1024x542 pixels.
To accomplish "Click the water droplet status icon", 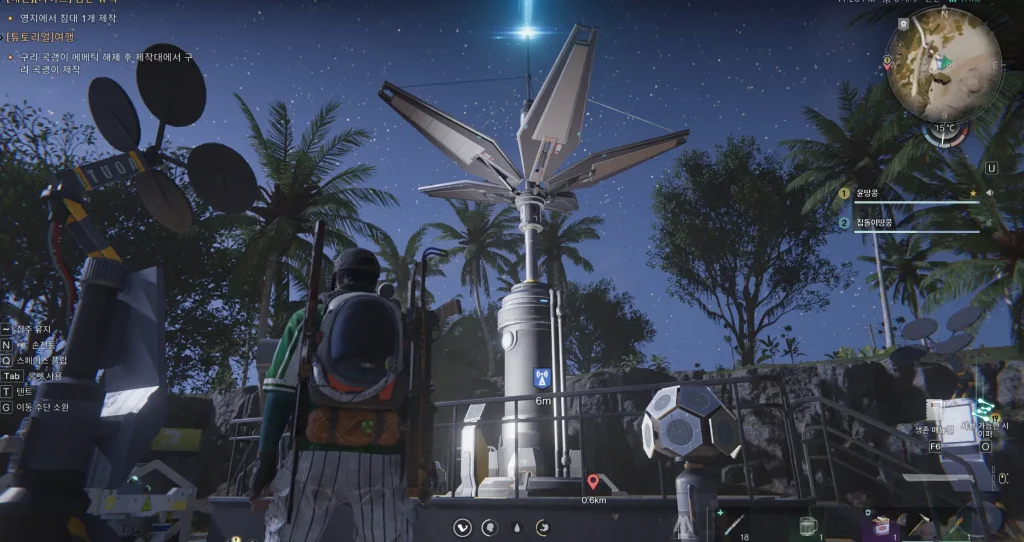I will (x=516, y=526).
